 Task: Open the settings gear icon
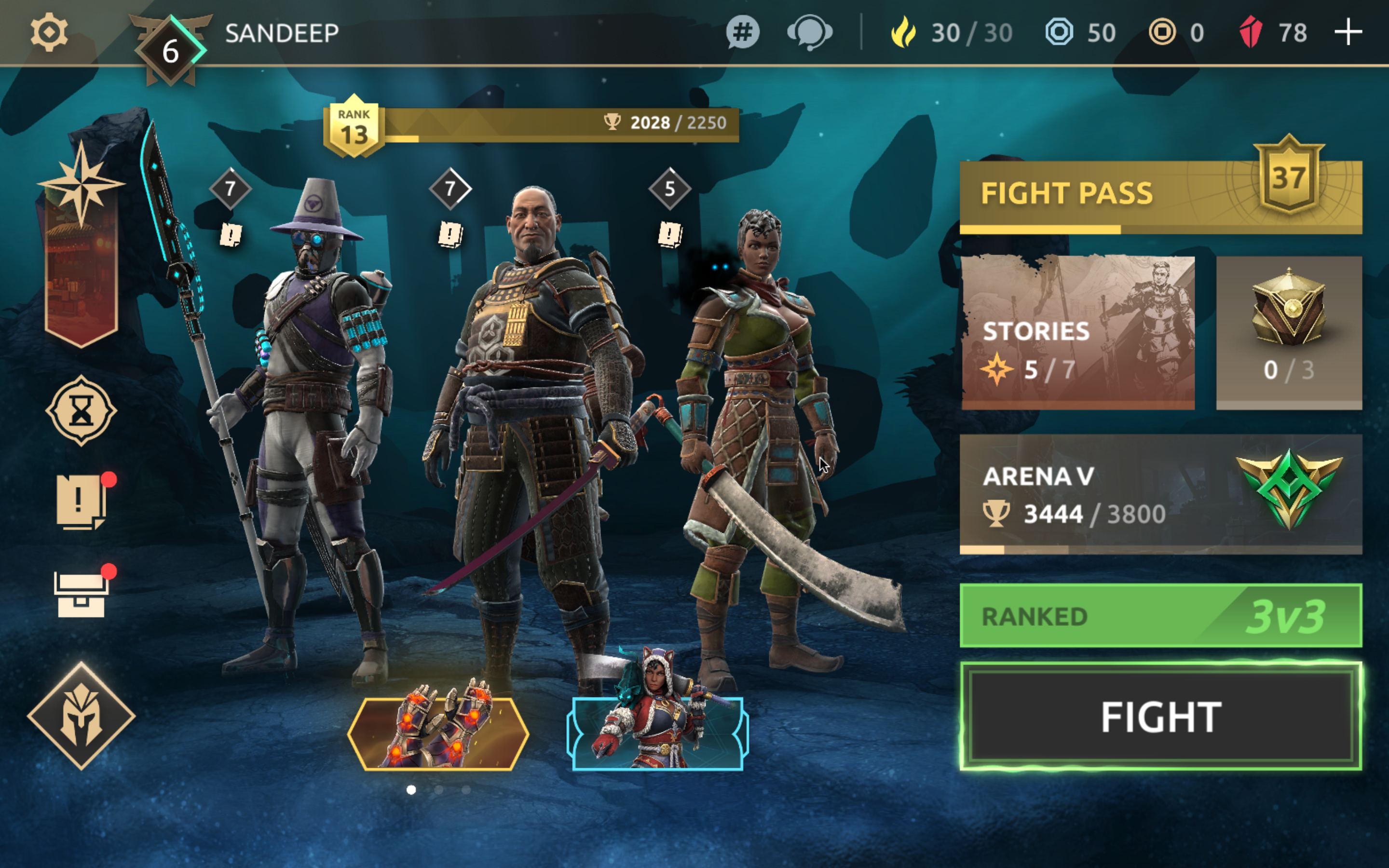tap(49, 32)
